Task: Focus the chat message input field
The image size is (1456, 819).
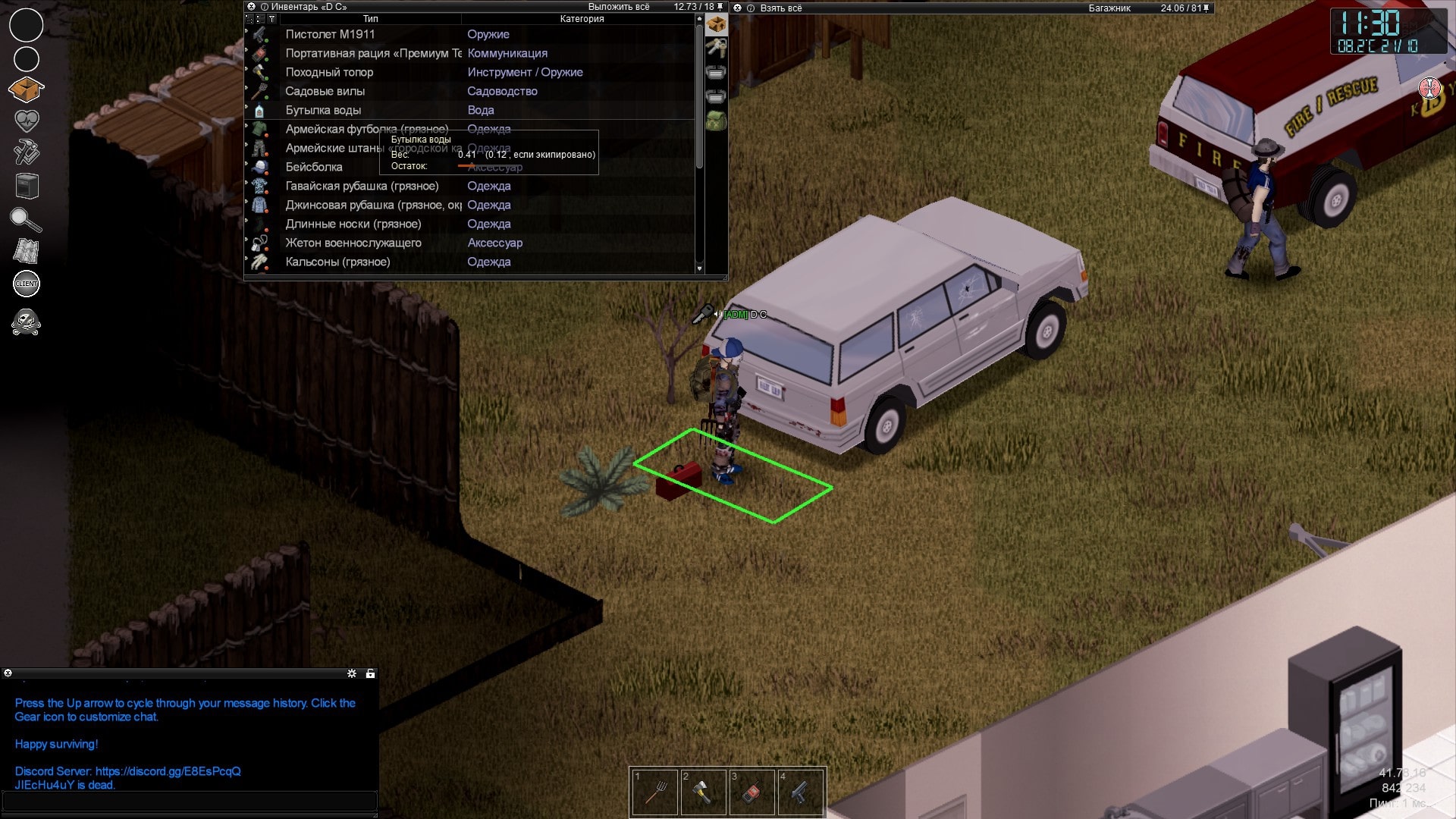Action: click(190, 801)
